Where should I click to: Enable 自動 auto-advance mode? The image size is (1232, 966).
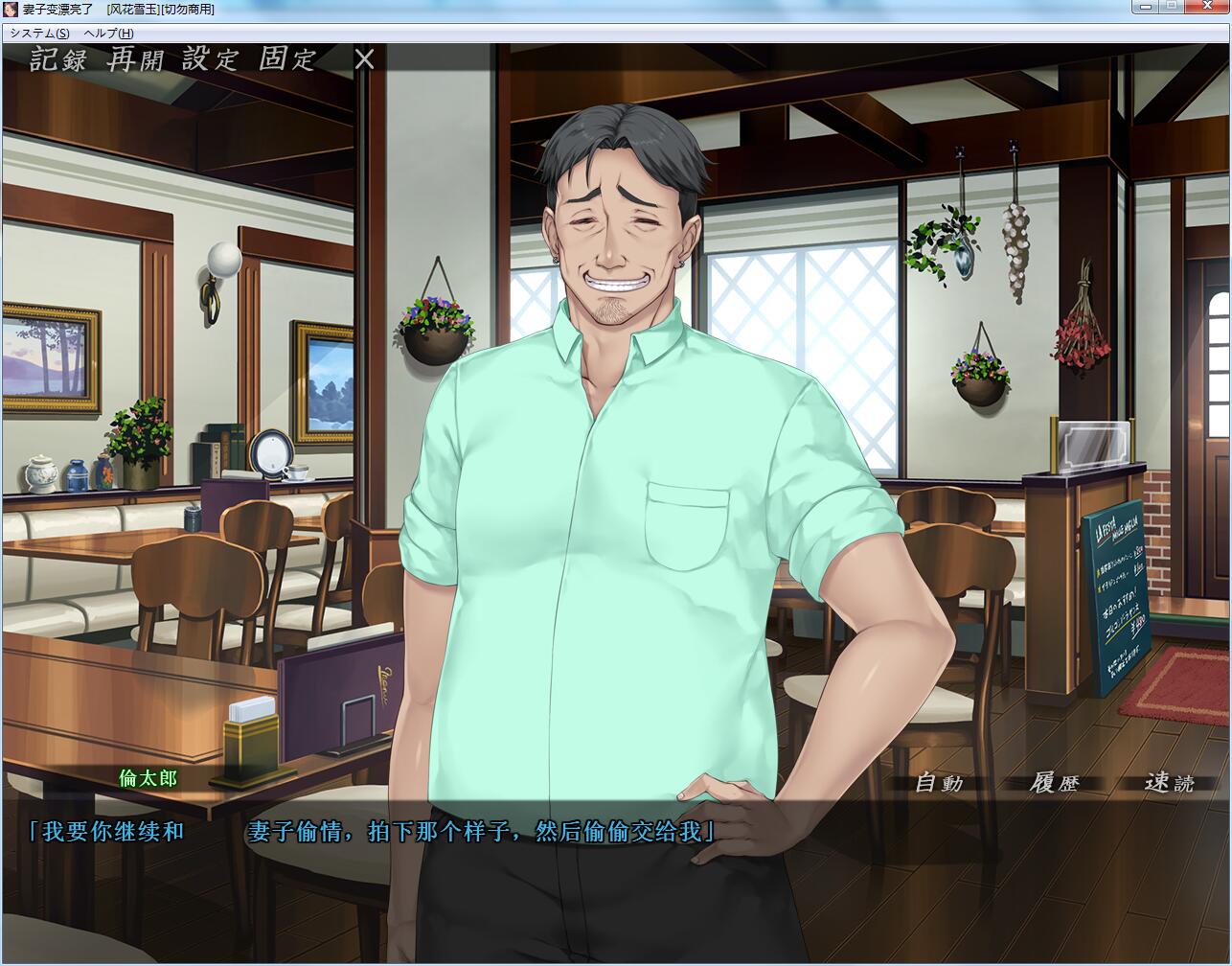939,783
